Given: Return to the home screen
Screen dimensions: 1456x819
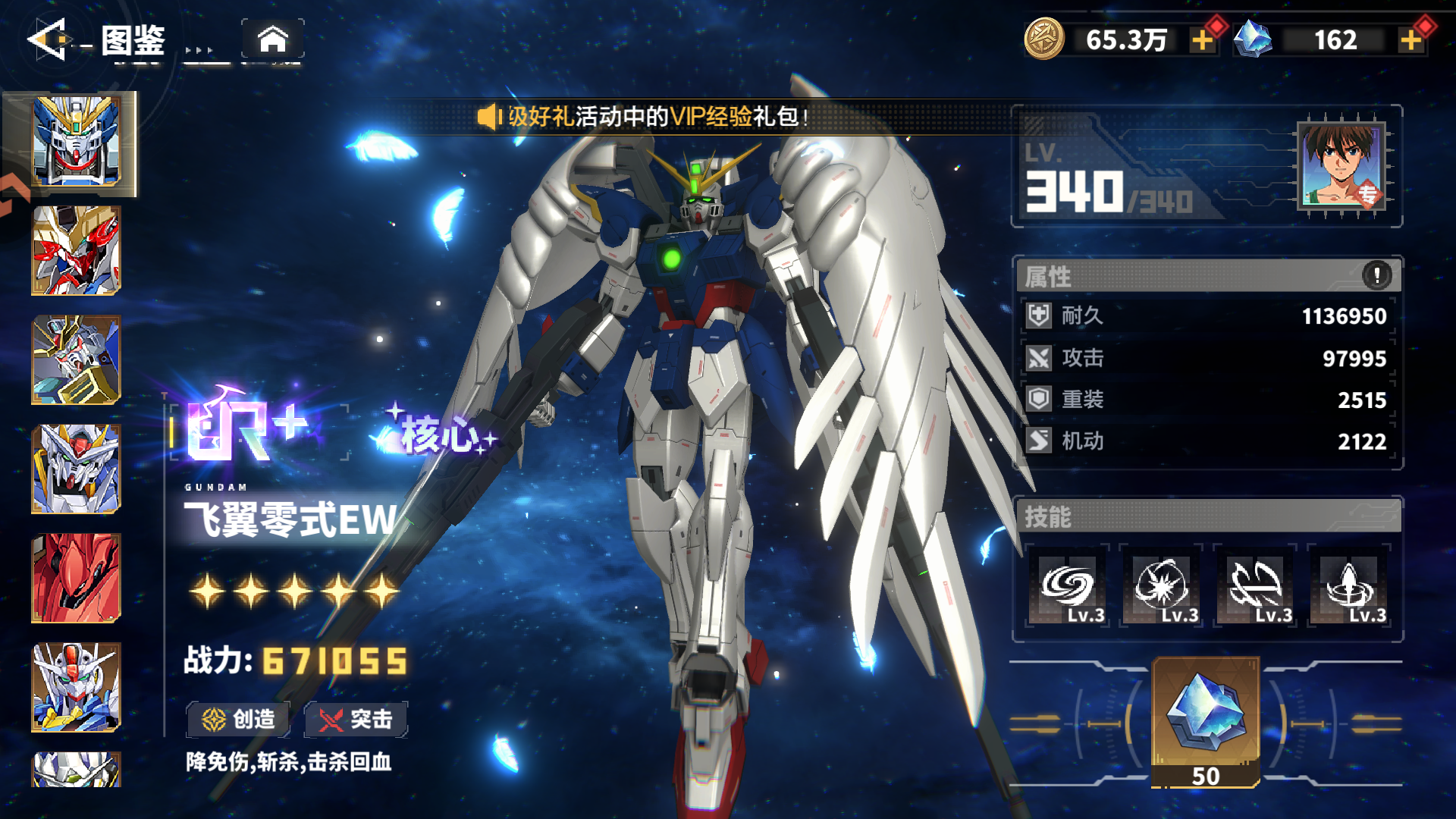Looking at the screenshot, I should click(x=273, y=39).
